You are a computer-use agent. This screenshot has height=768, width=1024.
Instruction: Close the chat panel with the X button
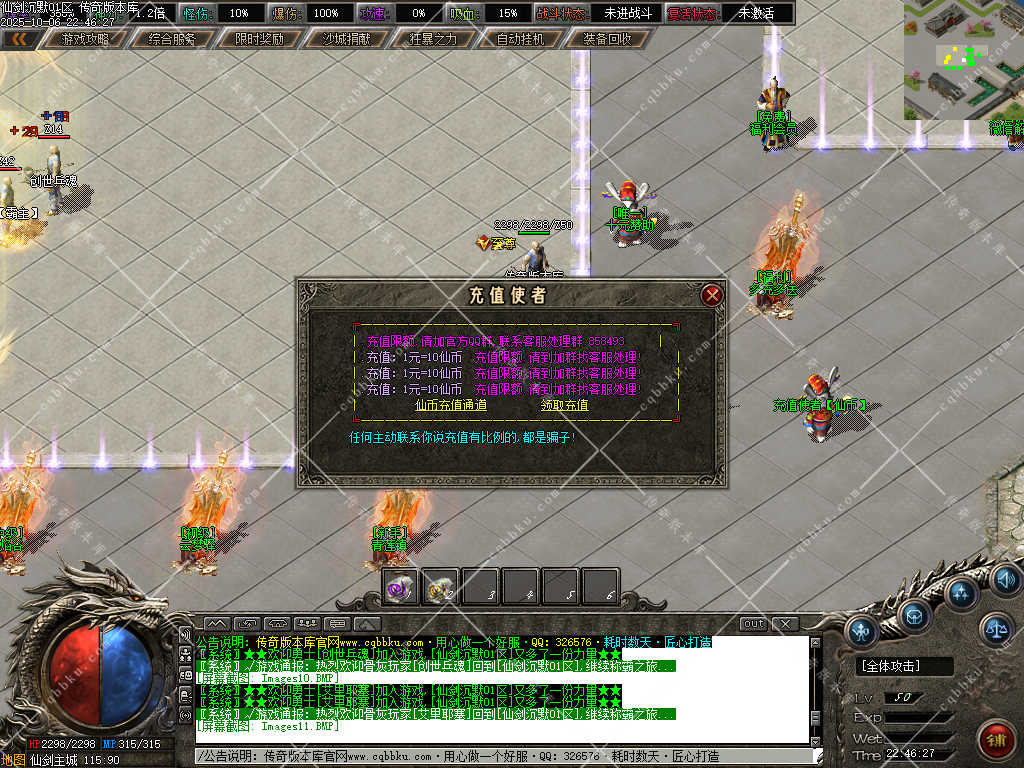(785, 623)
